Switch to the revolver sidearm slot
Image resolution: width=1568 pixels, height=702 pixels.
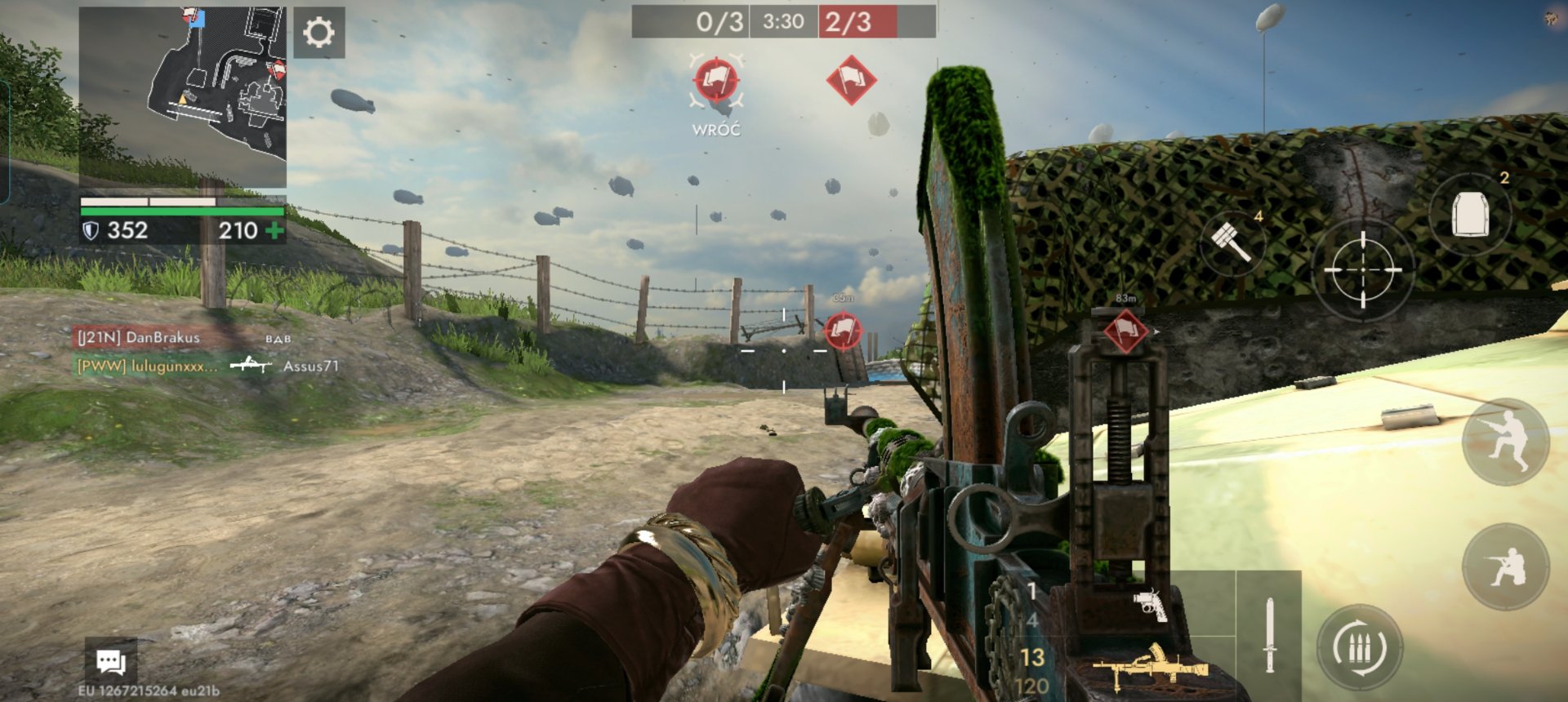[x=1150, y=605]
